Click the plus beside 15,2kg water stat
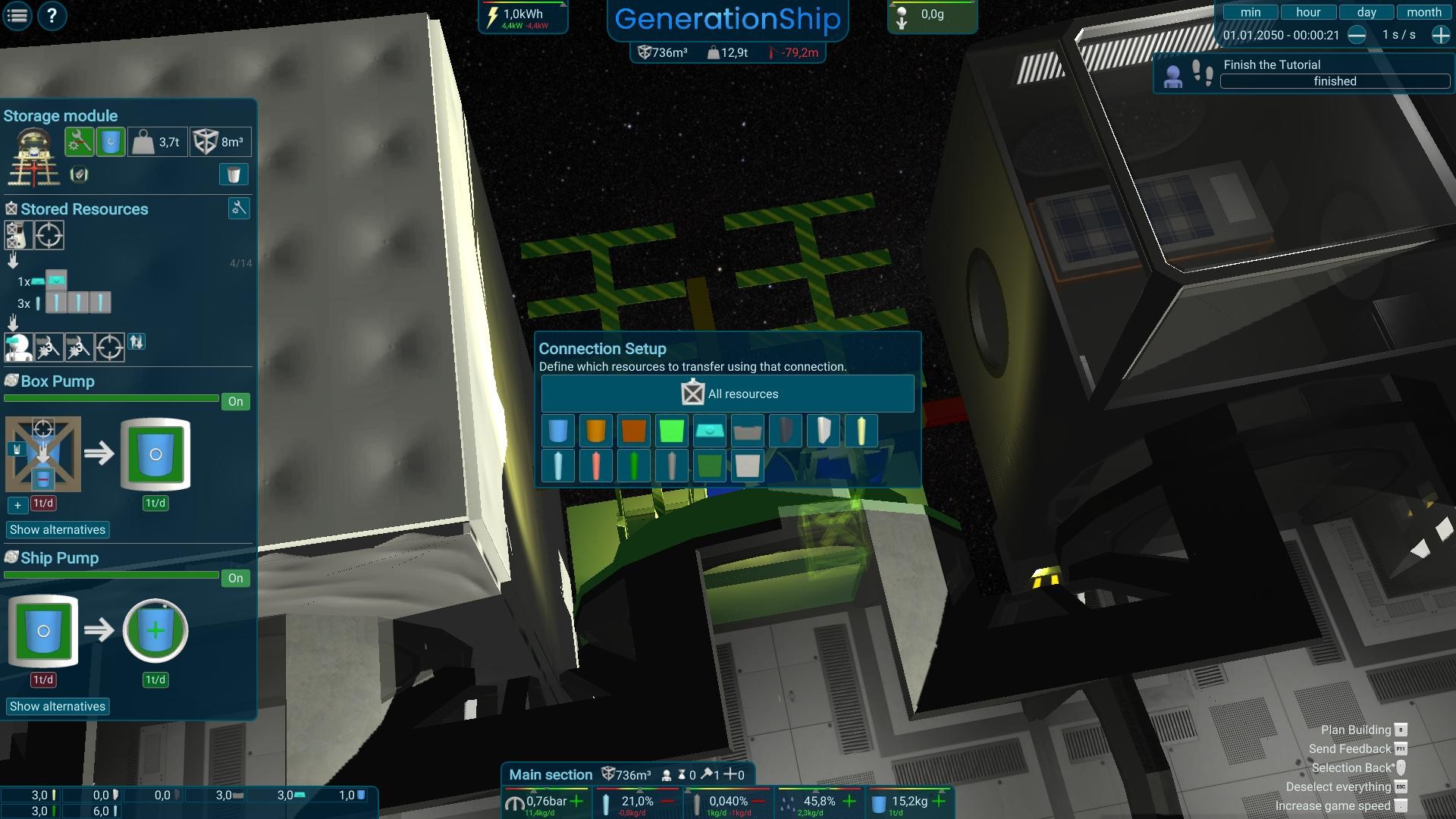The image size is (1456, 819). click(938, 800)
